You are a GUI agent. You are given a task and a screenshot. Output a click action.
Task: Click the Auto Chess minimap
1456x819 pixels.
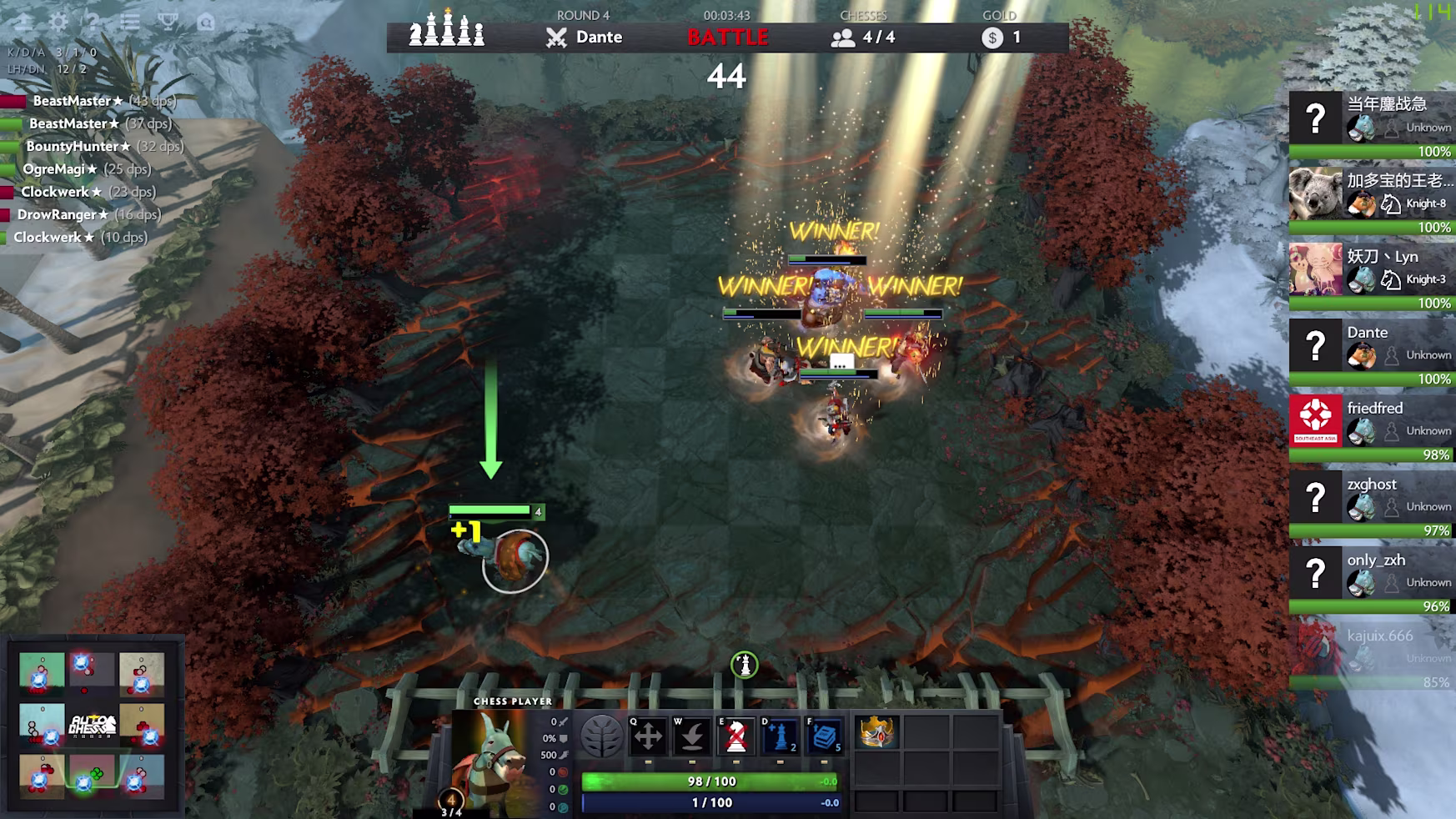tap(92, 723)
